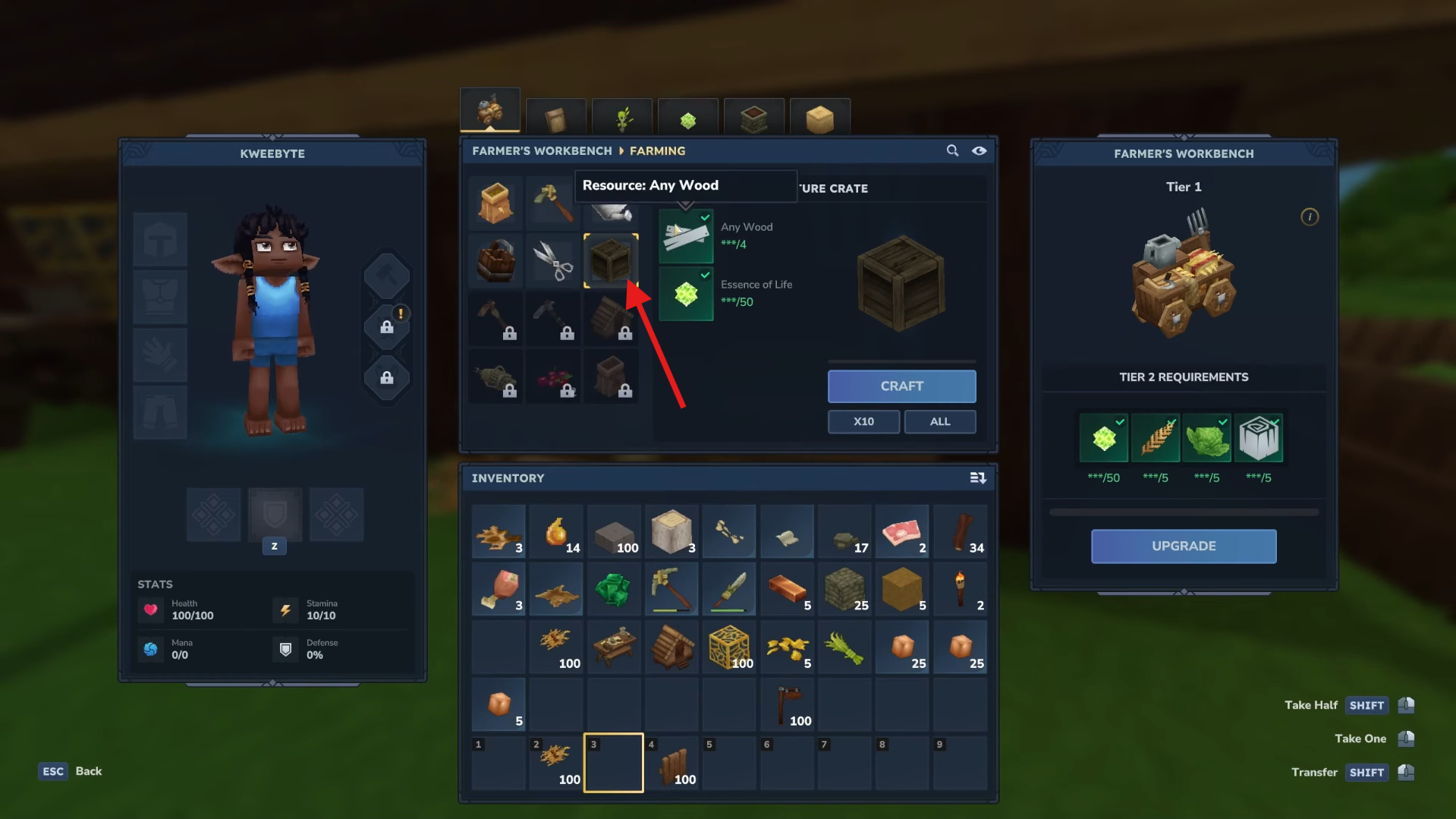Open the inventory sort options
The image size is (1456, 819).
978,478
